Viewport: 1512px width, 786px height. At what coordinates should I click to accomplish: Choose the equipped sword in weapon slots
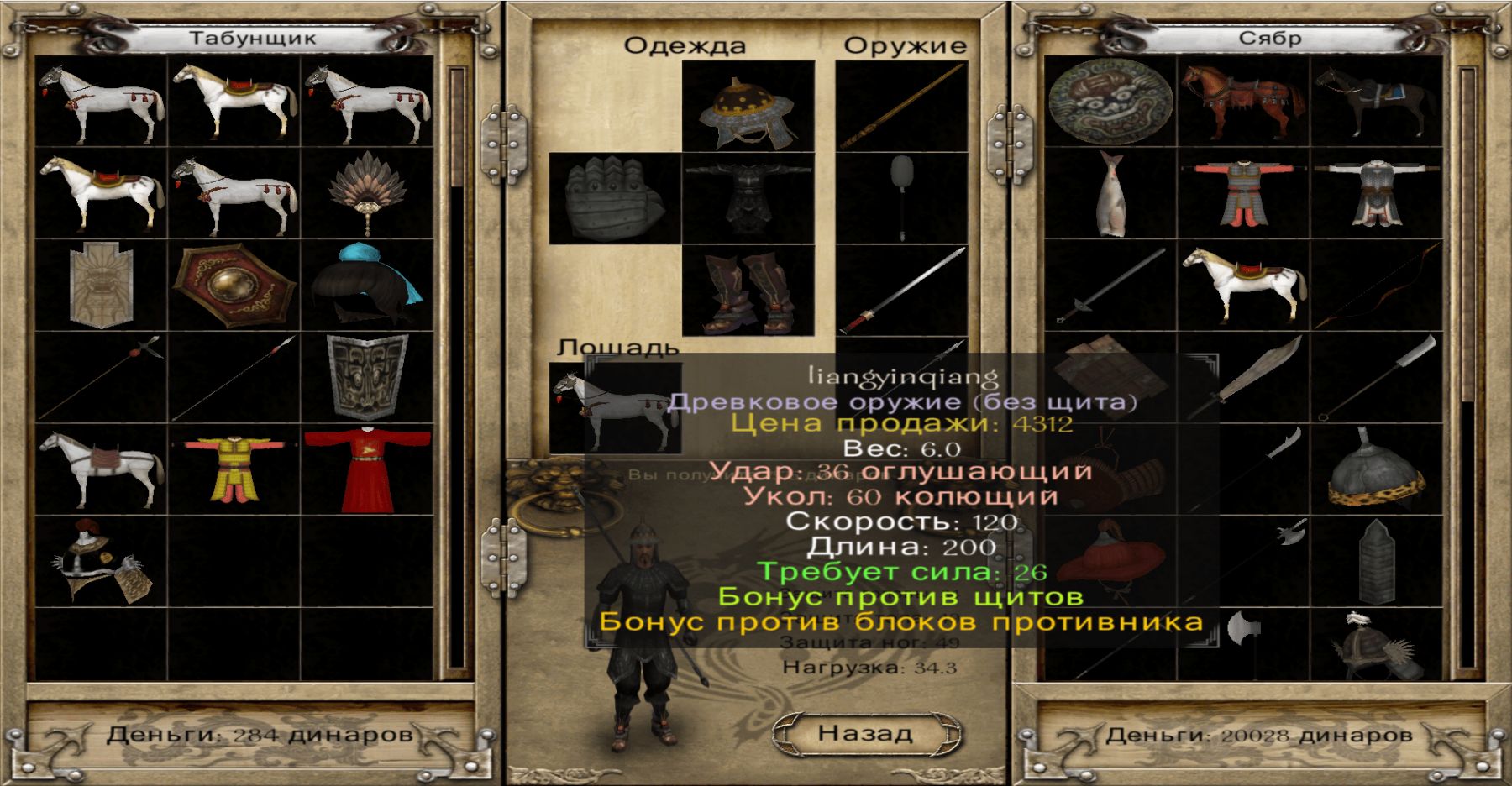[902, 291]
